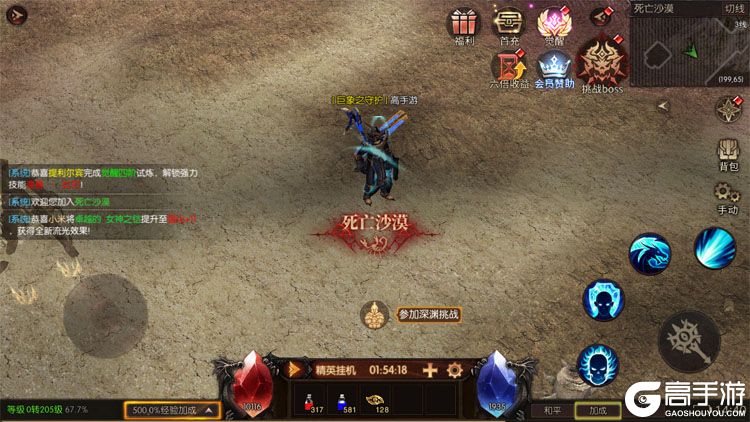Click the 参加深渊挑战 button
The width and height of the screenshot is (750, 422).
[428, 315]
